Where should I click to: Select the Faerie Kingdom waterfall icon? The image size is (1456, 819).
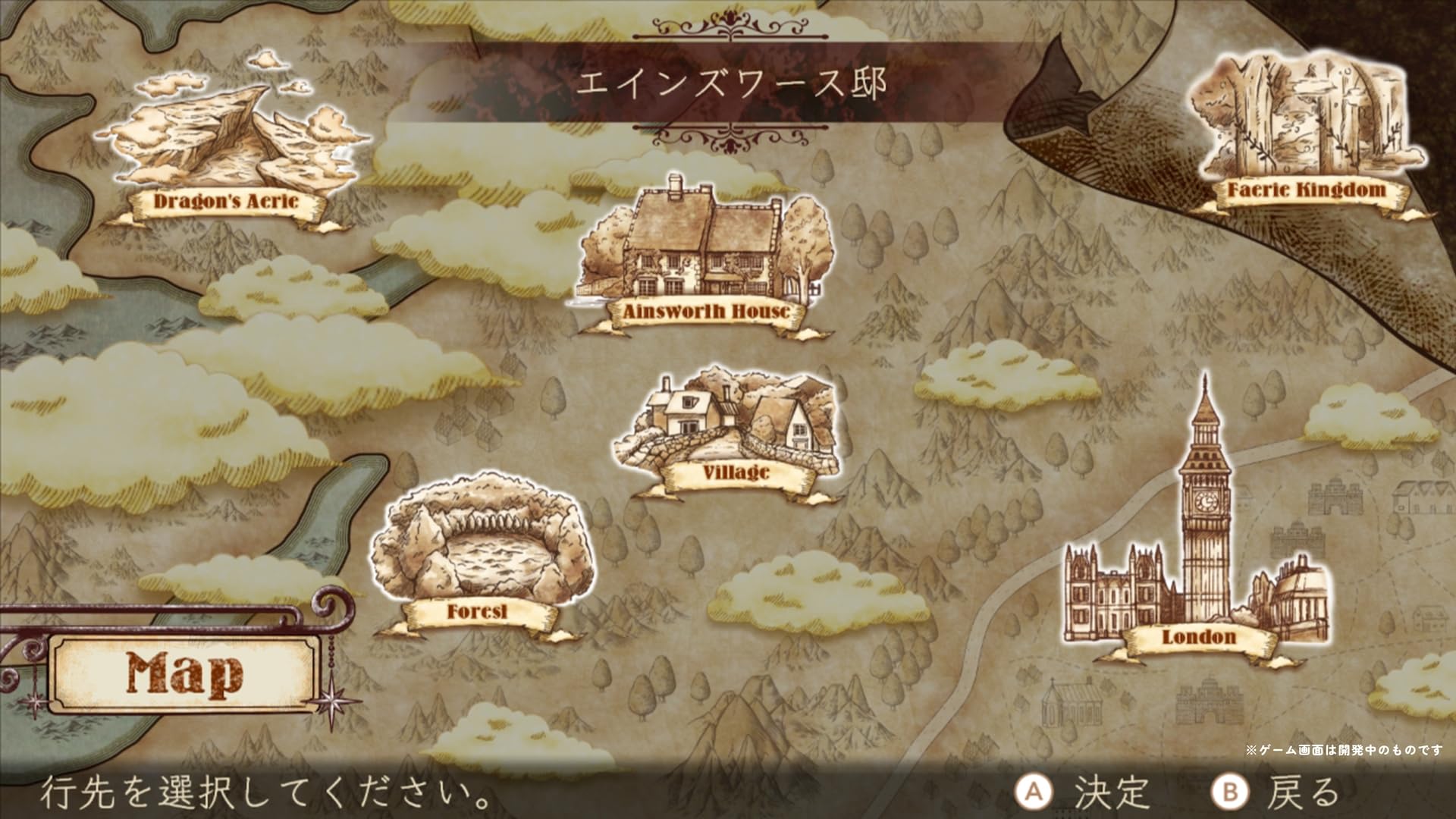point(1304,114)
